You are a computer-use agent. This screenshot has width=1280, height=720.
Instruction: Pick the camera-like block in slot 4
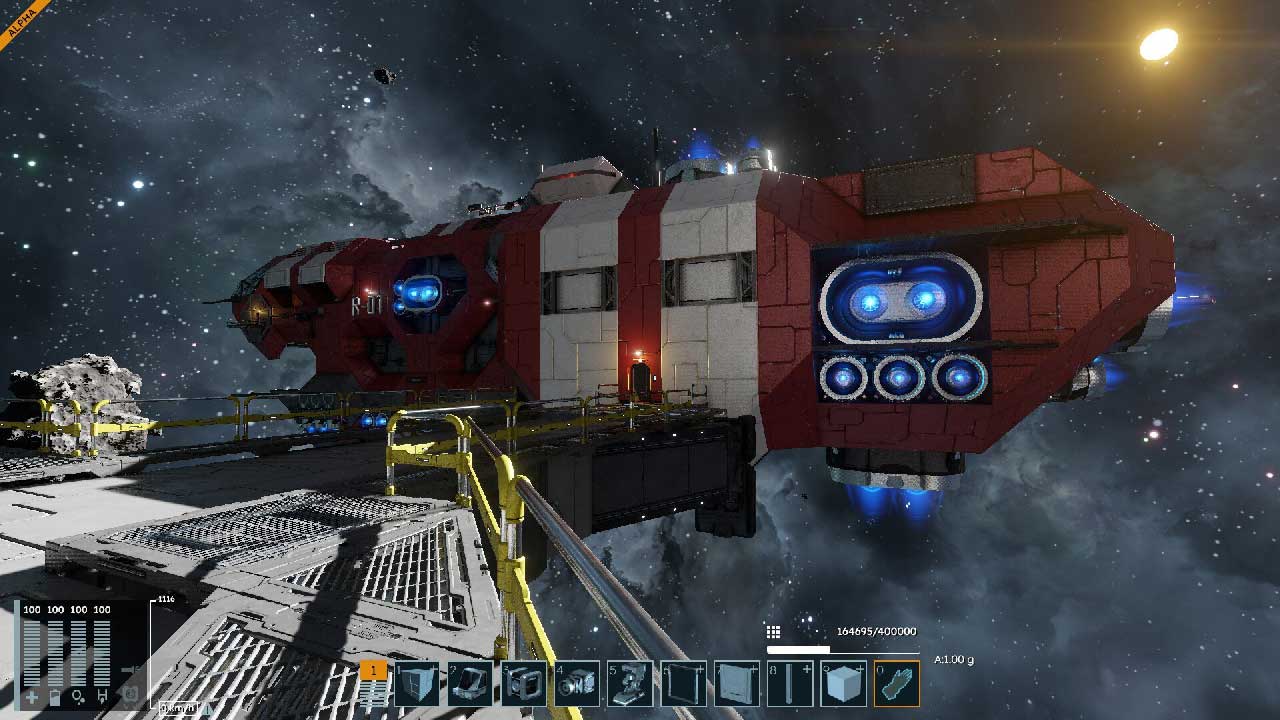tap(577, 684)
